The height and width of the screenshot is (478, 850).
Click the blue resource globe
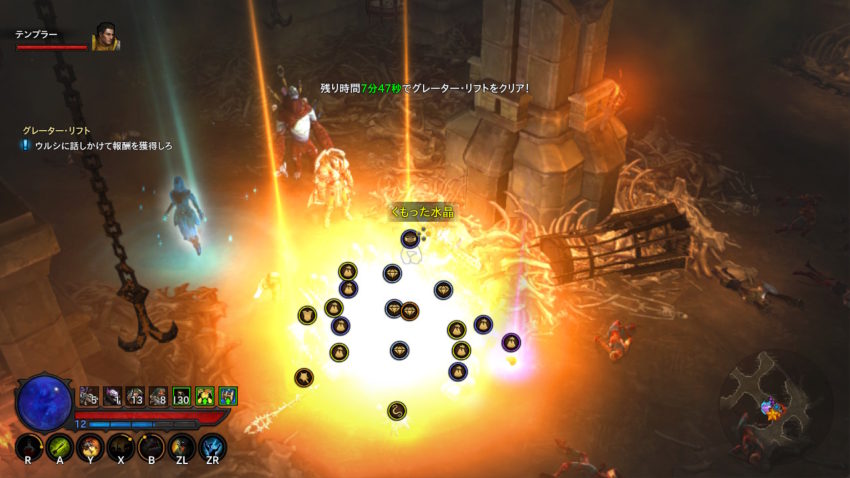coord(44,402)
